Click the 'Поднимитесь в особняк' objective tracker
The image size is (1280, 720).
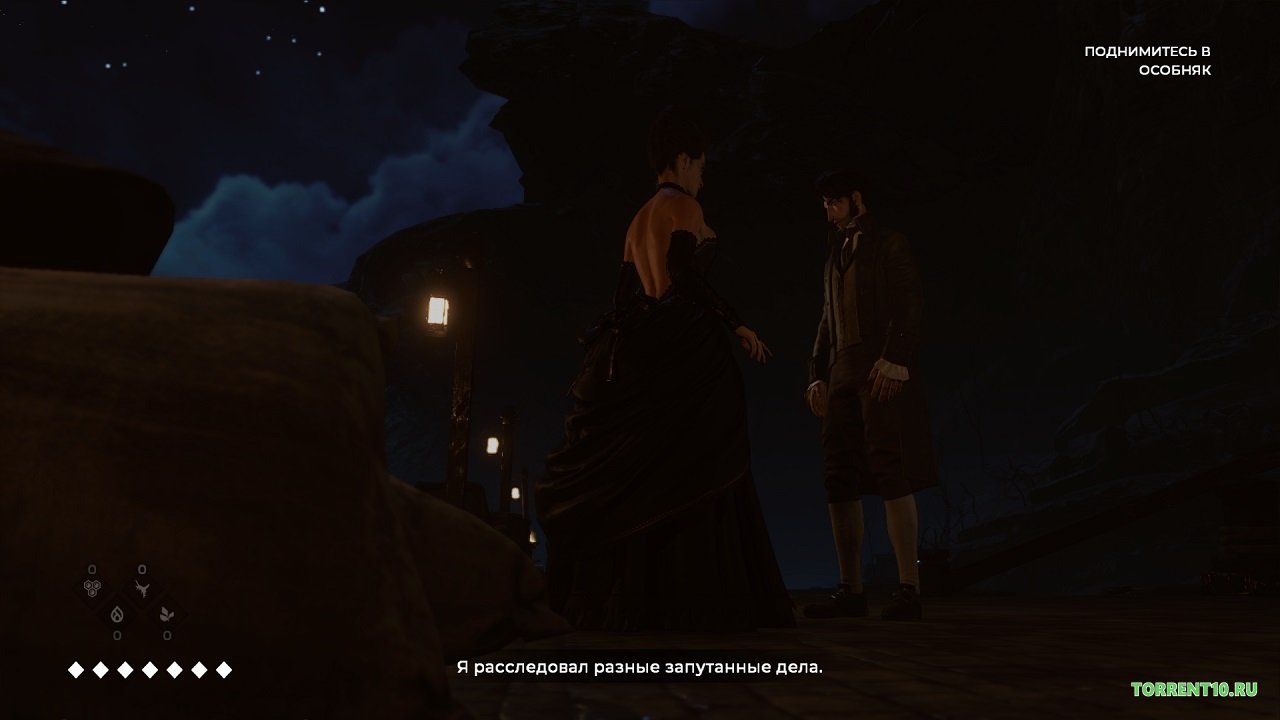tap(1147, 61)
